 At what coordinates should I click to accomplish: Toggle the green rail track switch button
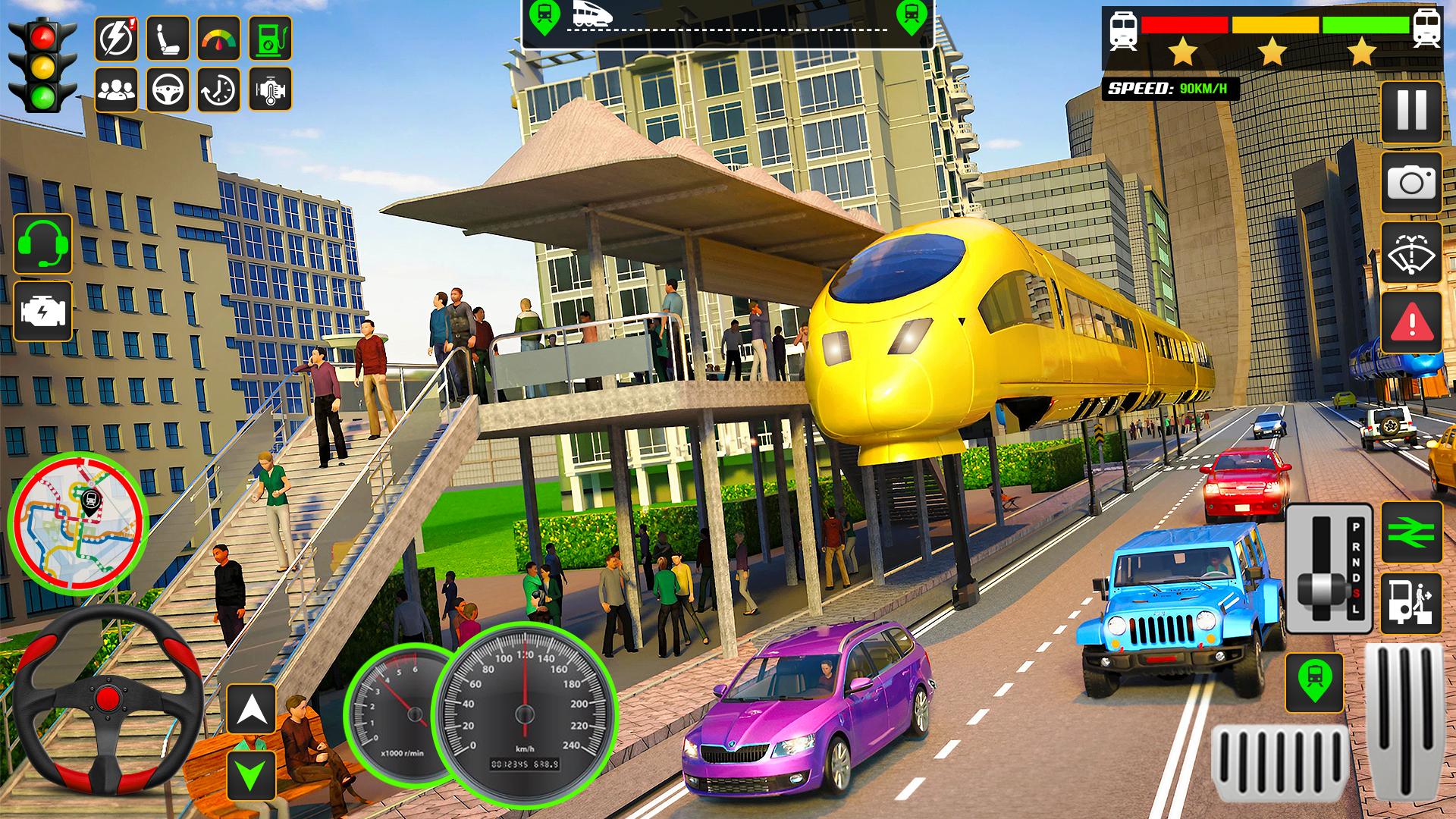click(1411, 532)
